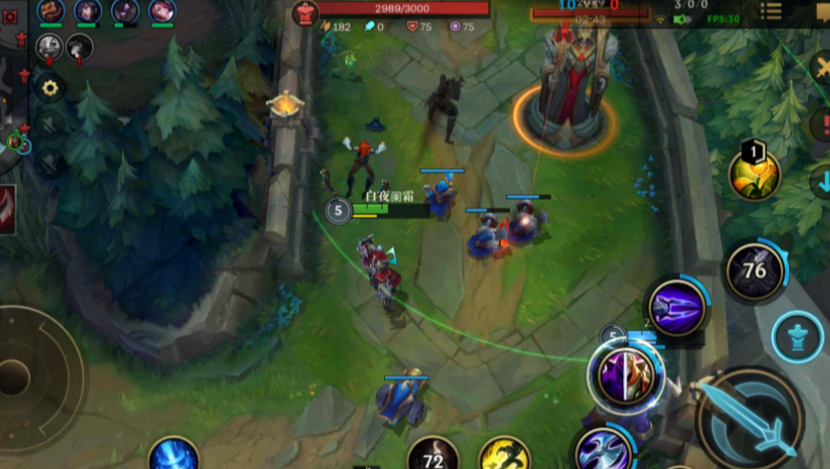Tap the ability on cooldown showing 76
Image resolution: width=830 pixels, height=469 pixels.
pyautogui.click(x=755, y=272)
